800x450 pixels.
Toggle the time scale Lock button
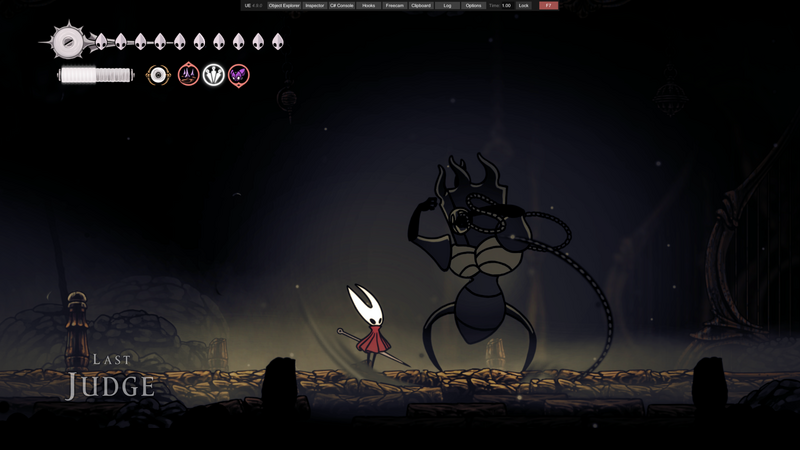click(523, 6)
